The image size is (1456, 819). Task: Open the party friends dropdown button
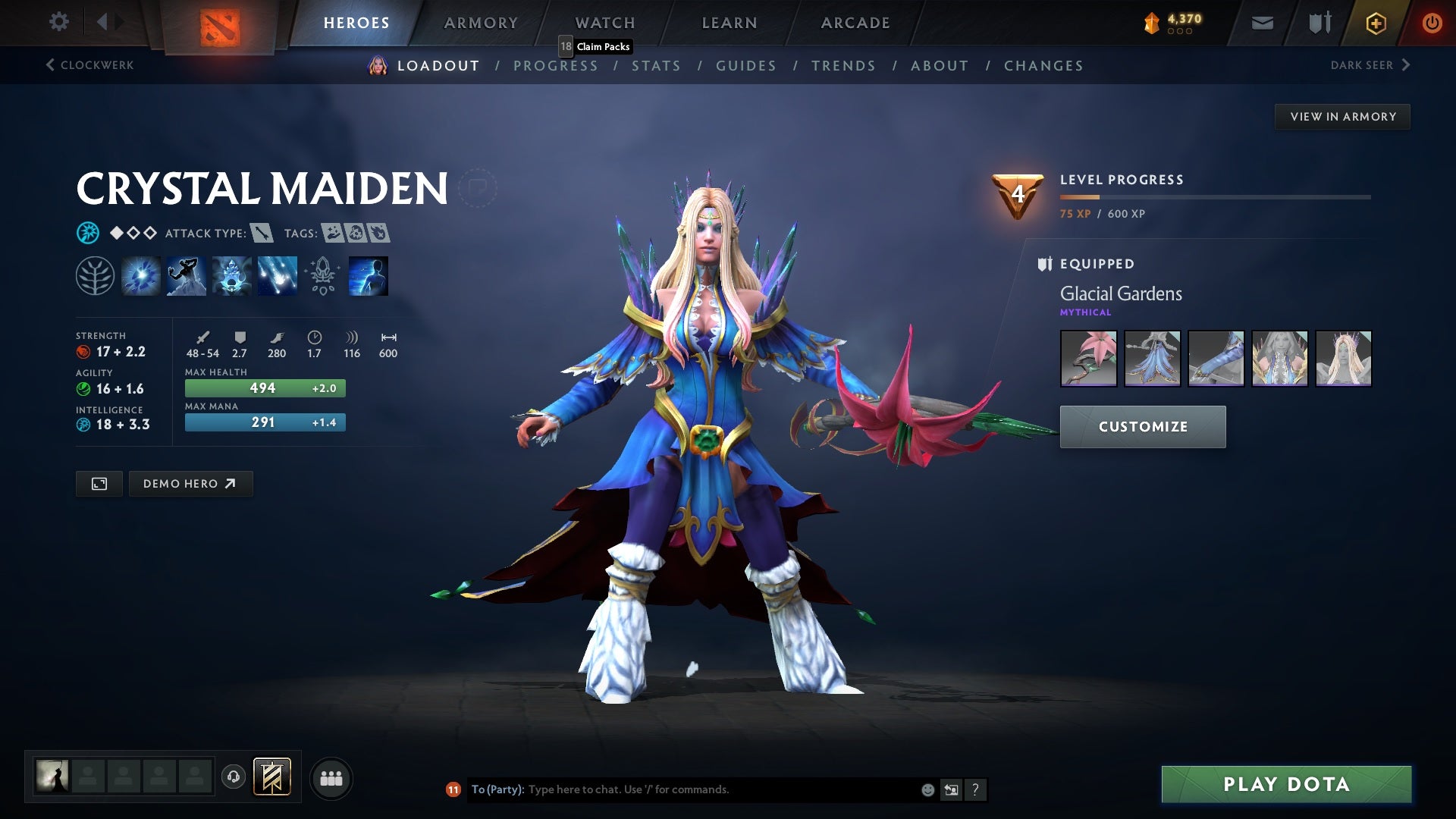[331, 777]
